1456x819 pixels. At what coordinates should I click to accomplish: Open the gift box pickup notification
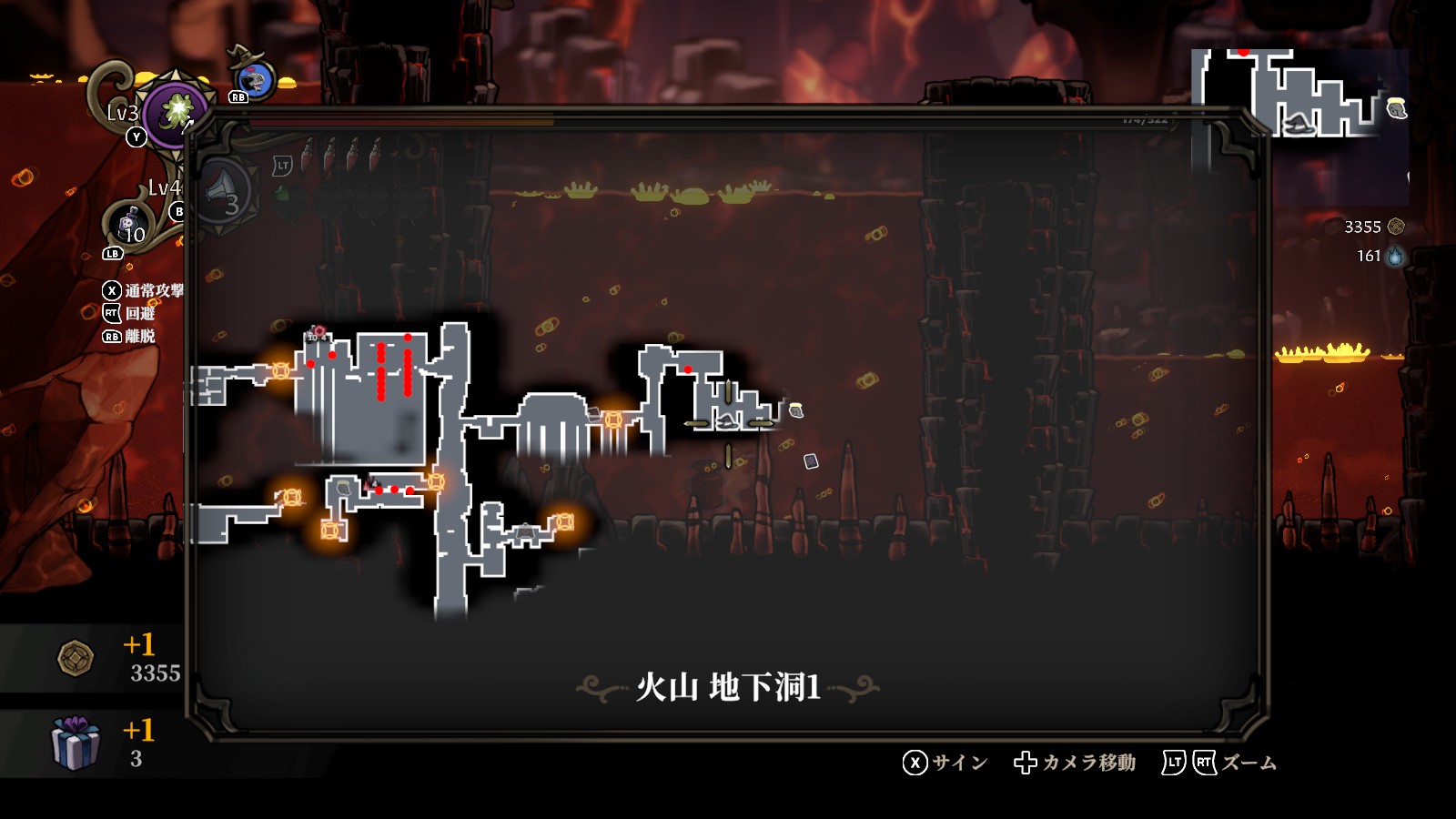(75, 743)
